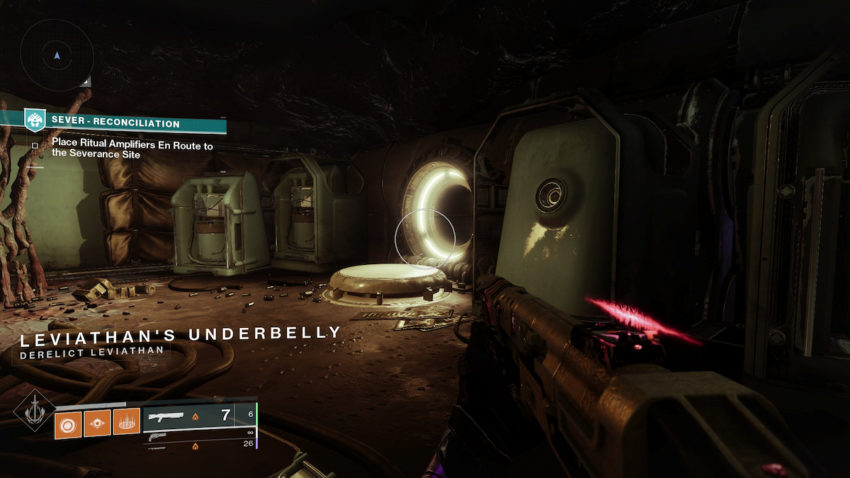The width and height of the screenshot is (850, 478).
Task: Tick the Place Ritual Amplifiers objective checkbox
Action: (35, 146)
